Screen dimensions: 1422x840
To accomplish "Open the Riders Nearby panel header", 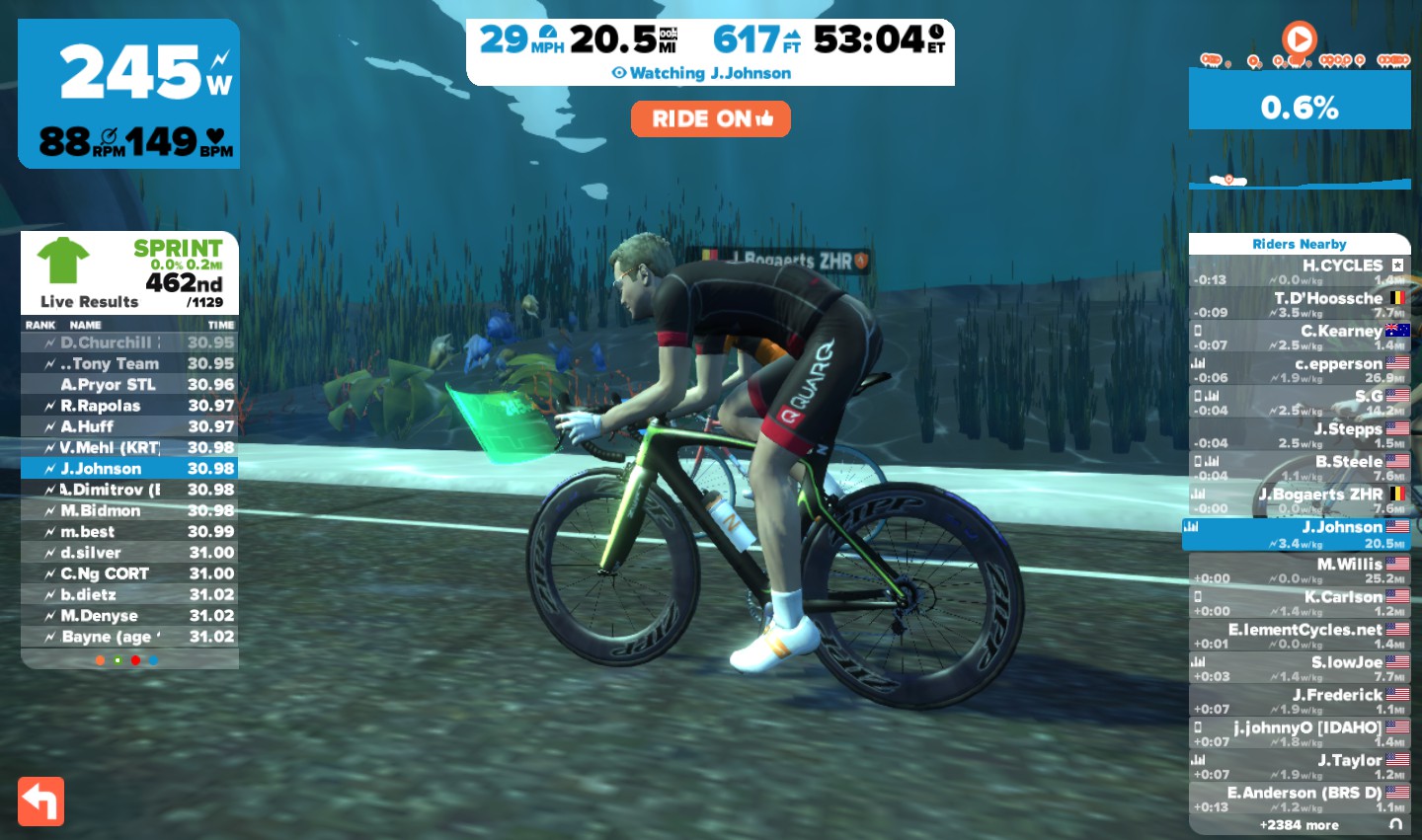I will (x=1300, y=244).
